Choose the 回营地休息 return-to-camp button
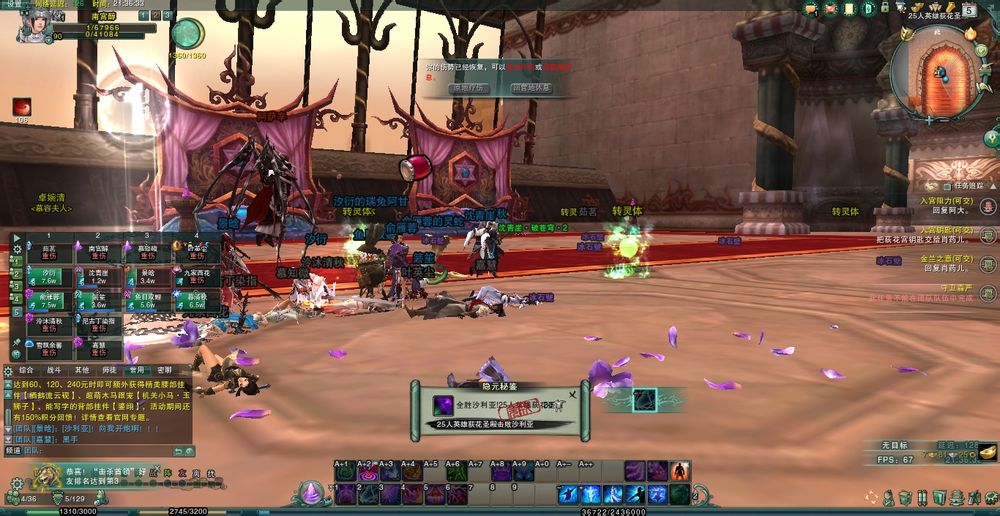The image size is (1000, 516). coord(531,88)
